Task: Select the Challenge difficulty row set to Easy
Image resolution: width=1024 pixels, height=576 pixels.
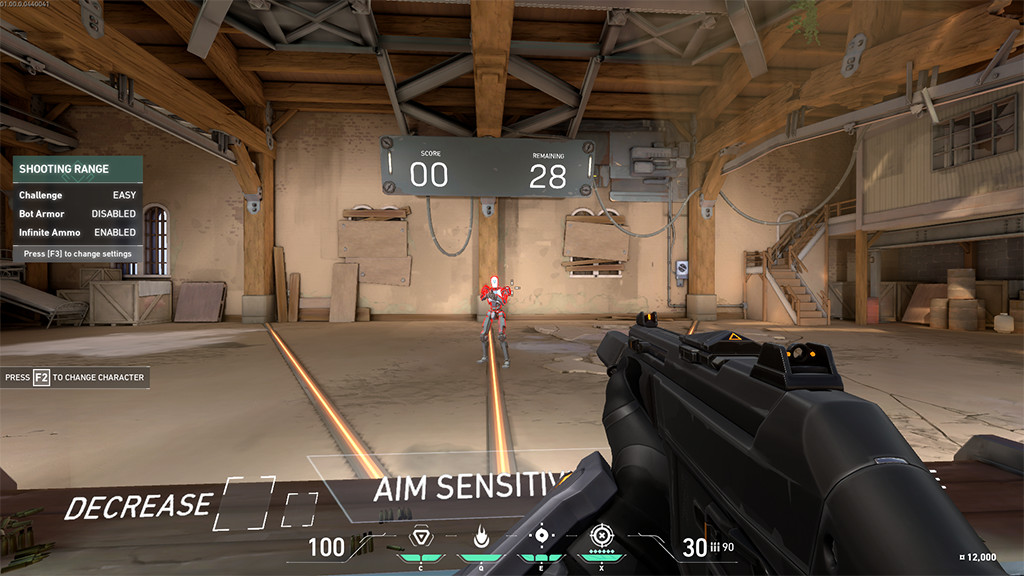Action: coord(77,195)
